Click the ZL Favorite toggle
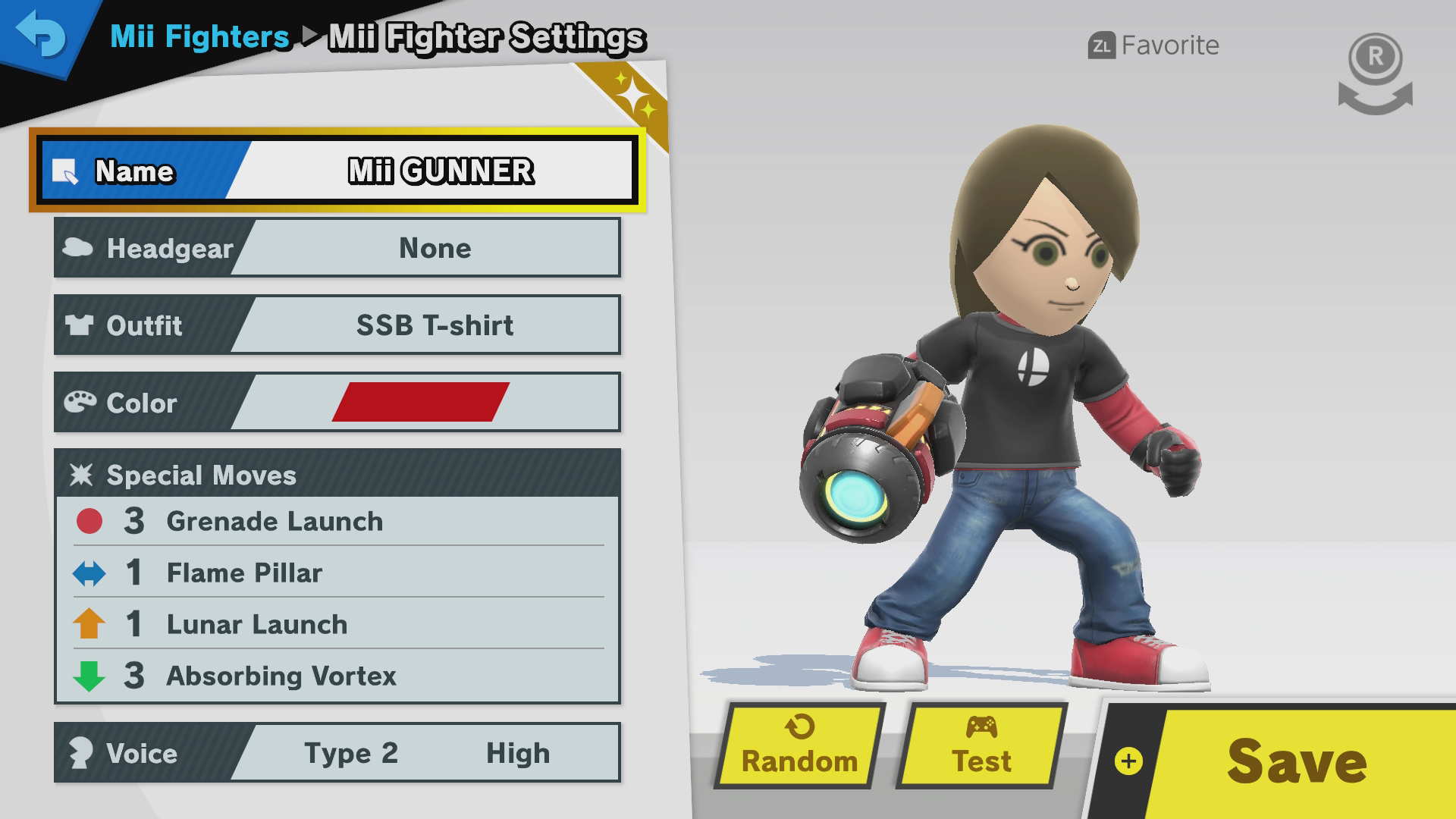Image resolution: width=1456 pixels, height=819 pixels. tap(1152, 45)
